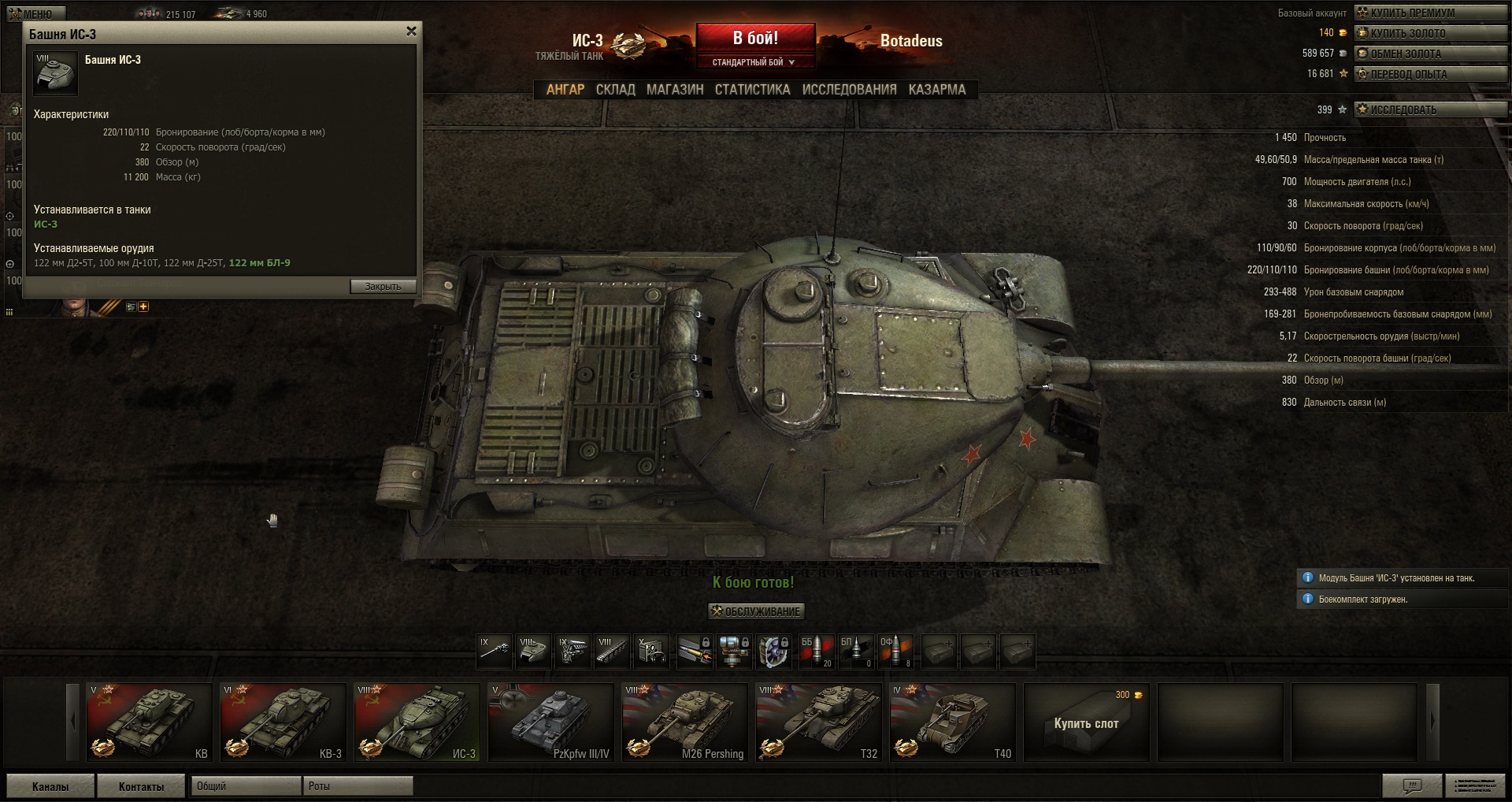This screenshot has height=802, width=1512.
Task: Open the Меню button
Action: (x=36, y=13)
